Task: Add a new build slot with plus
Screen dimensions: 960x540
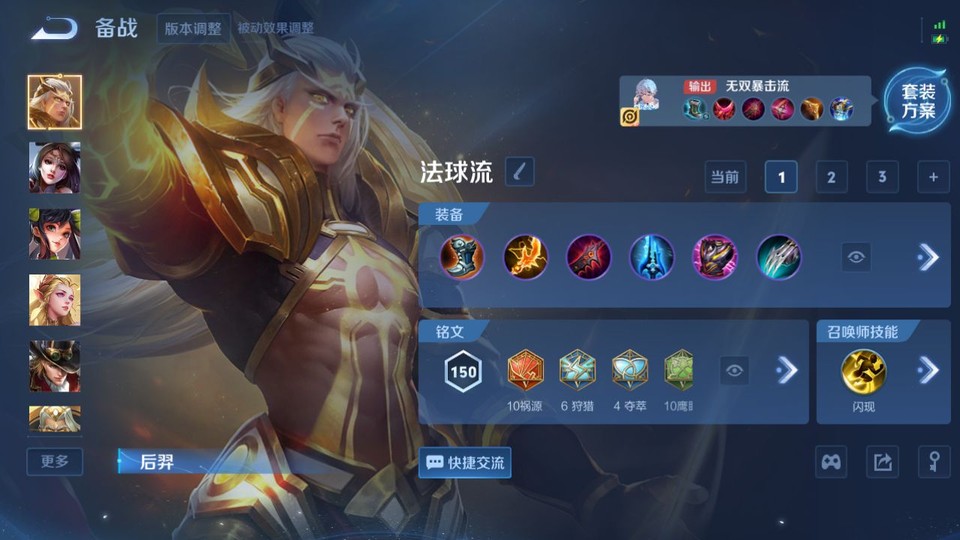Action: pos(933,177)
